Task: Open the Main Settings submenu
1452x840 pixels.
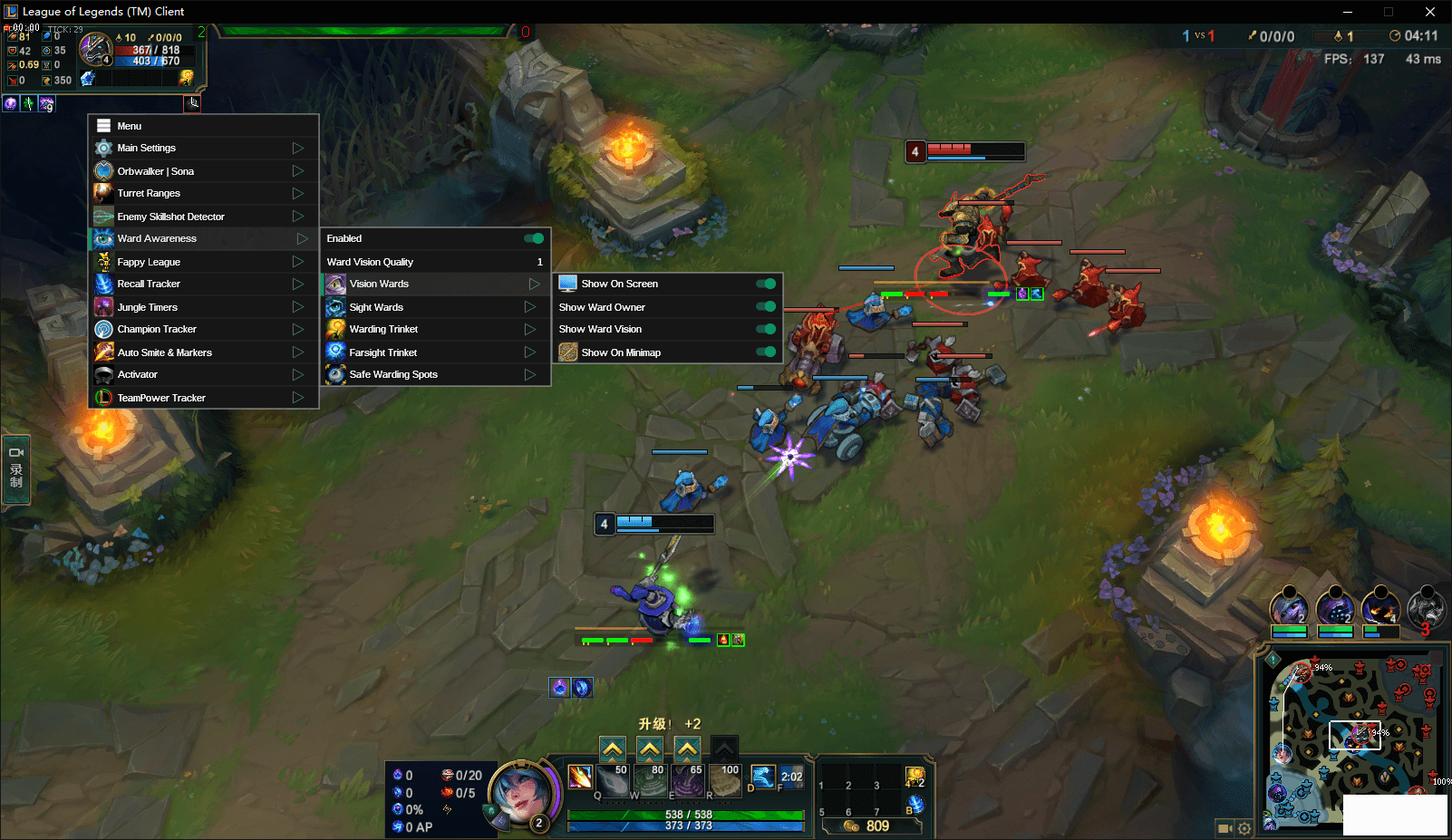Action: tap(203, 148)
